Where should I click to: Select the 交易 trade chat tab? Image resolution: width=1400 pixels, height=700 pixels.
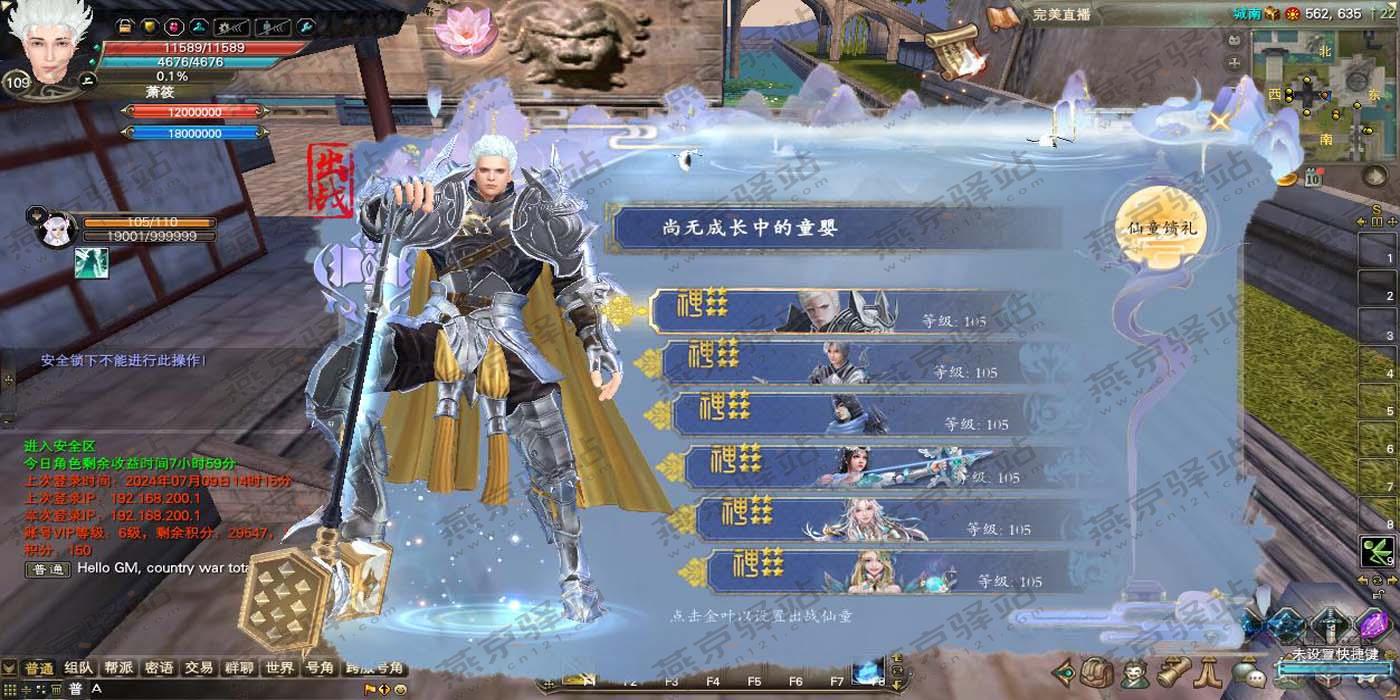[199, 668]
